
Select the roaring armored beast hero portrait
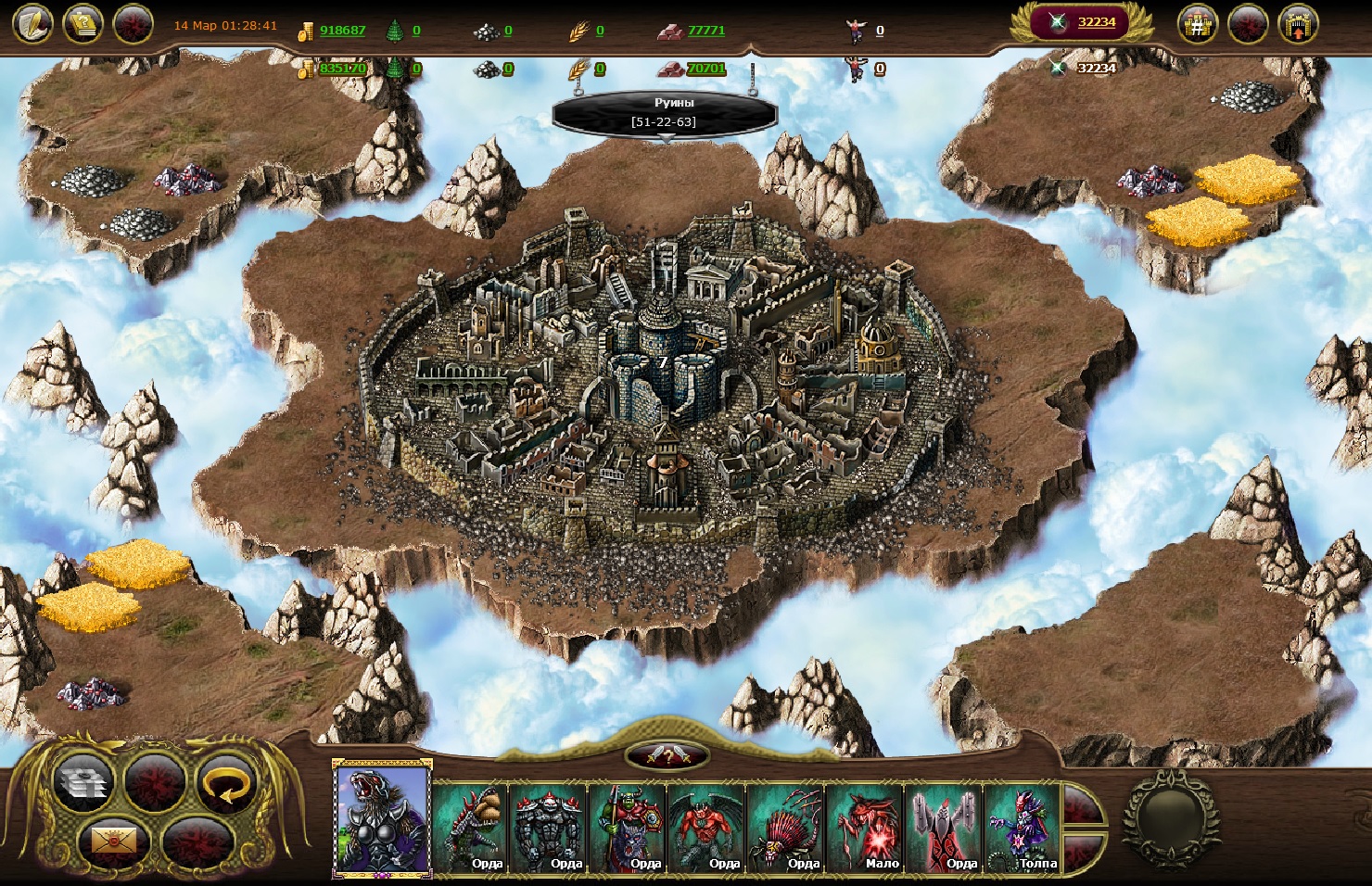pos(382,819)
